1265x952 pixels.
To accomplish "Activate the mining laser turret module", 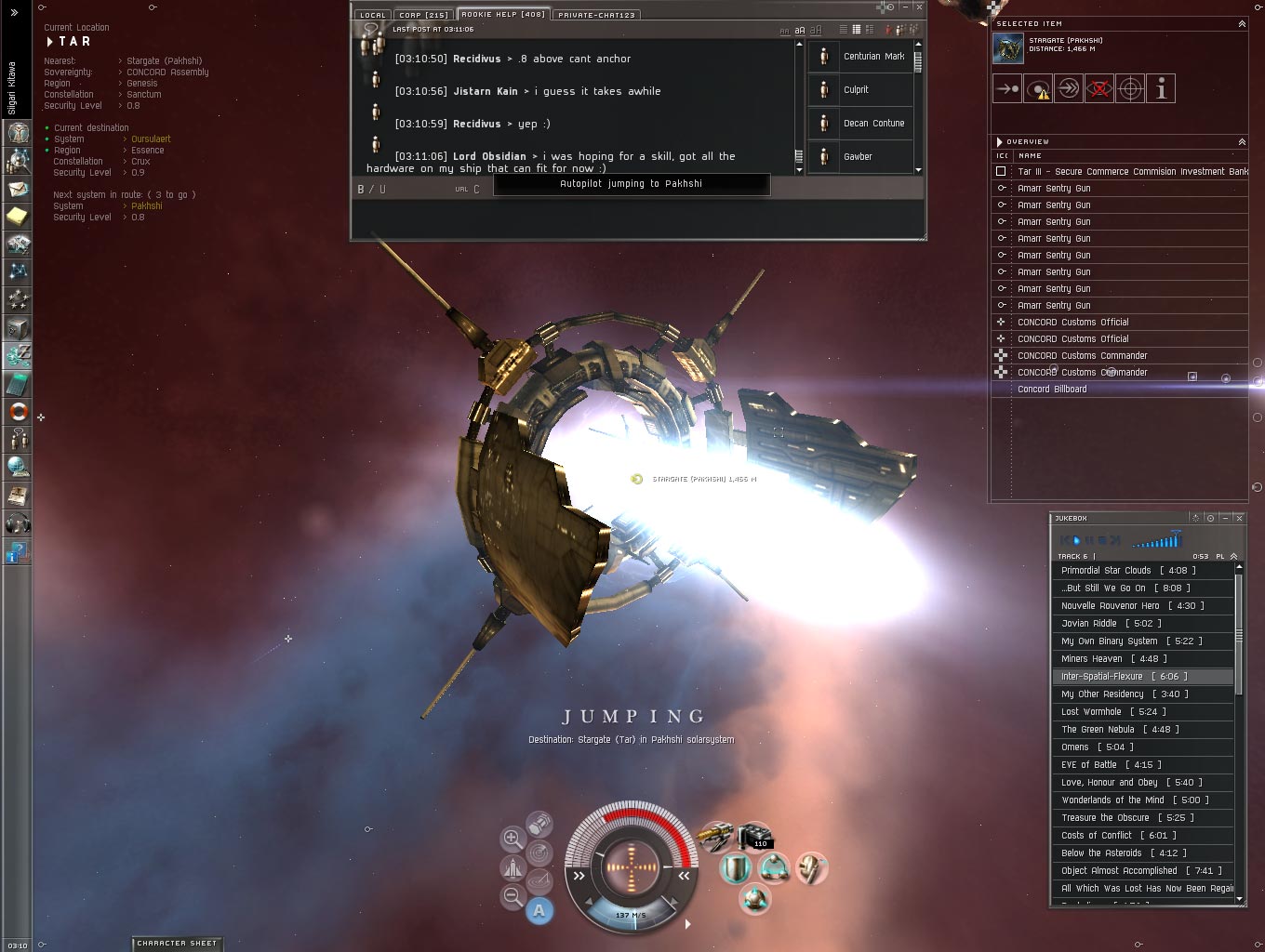I will 714,837.
